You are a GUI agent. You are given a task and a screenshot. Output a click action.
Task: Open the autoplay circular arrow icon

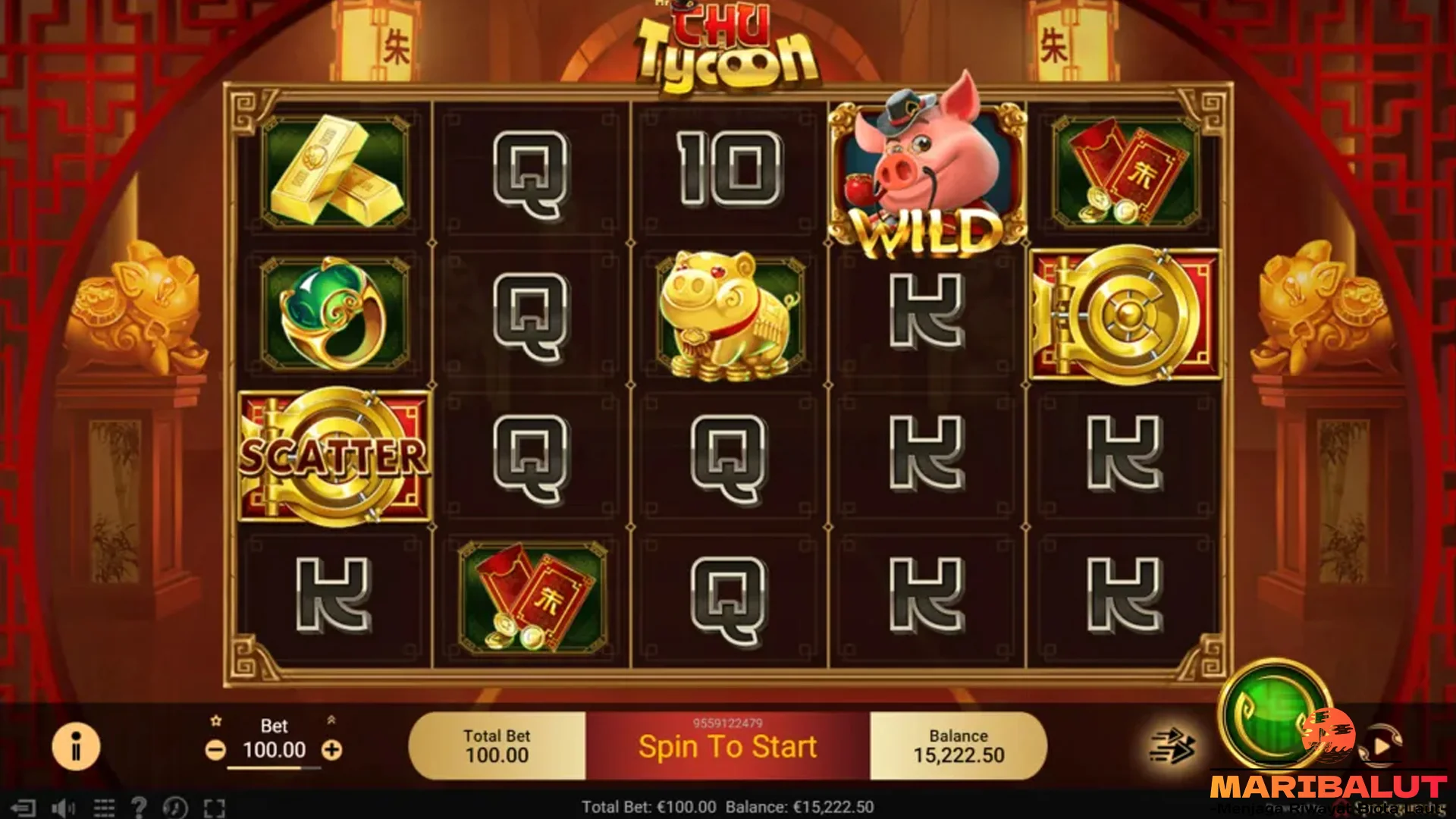(x=1382, y=743)
